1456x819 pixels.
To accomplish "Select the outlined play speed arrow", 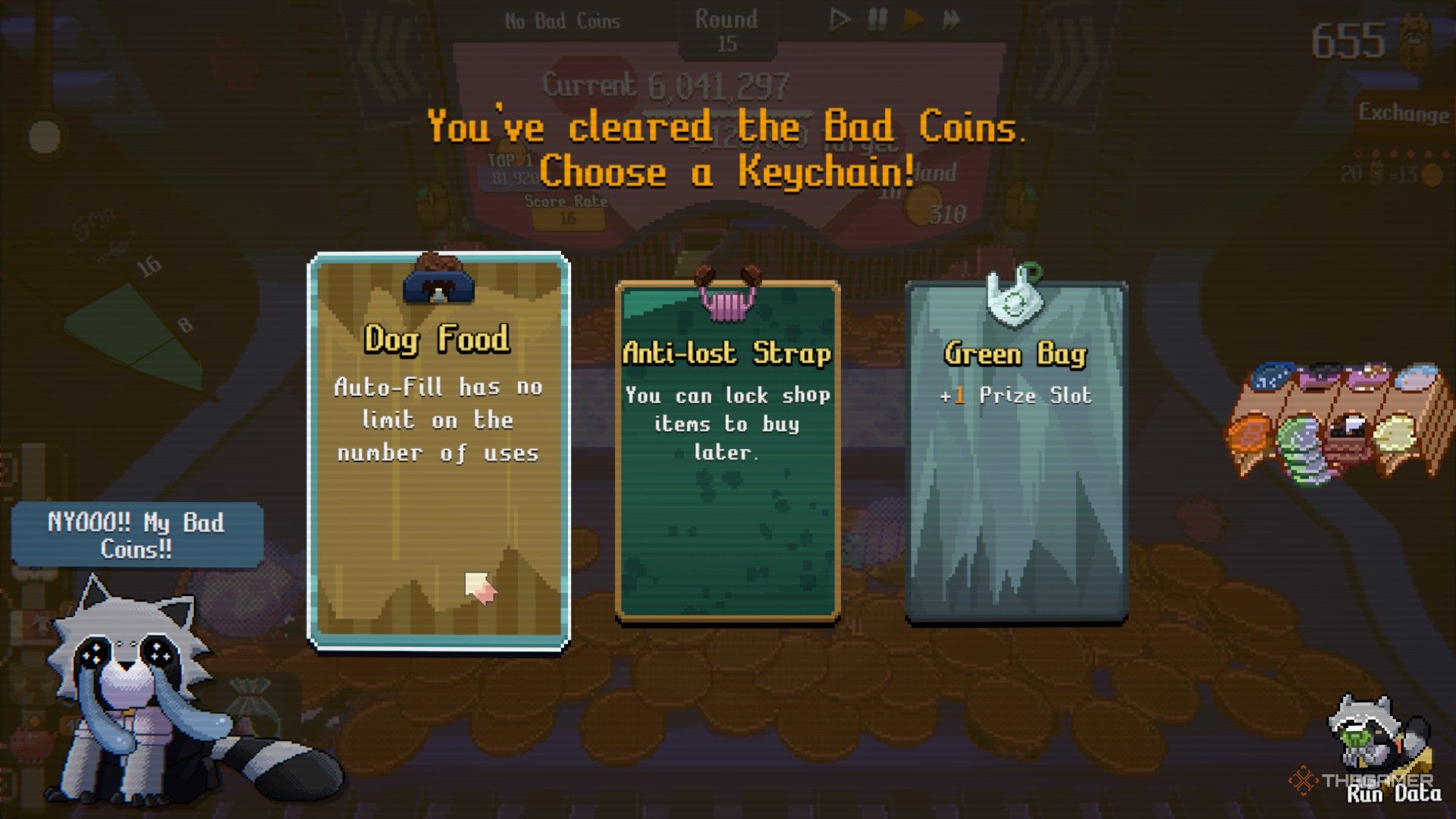I will 839,20.
